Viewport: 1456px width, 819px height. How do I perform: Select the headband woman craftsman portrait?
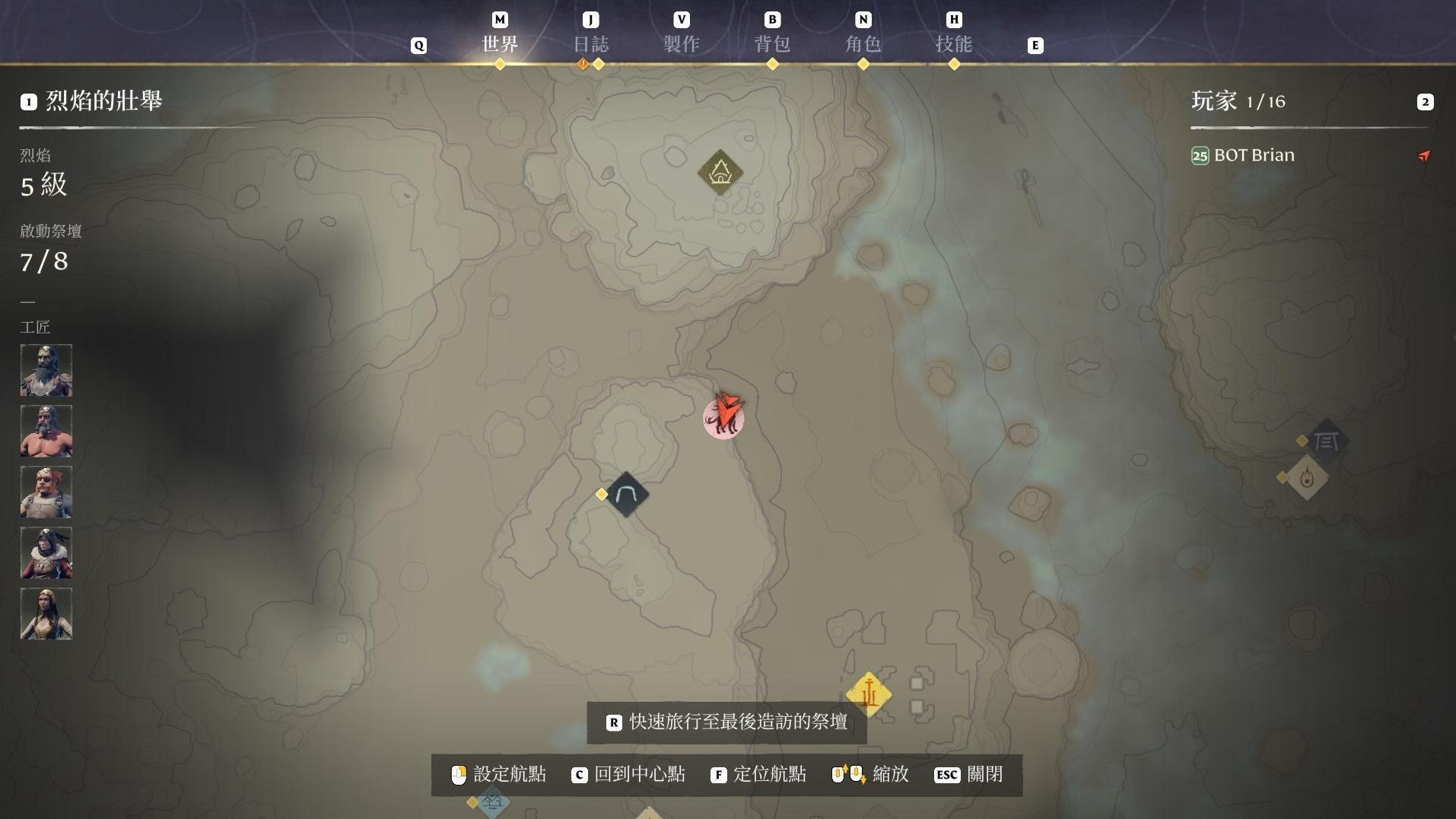click(46, 613)
